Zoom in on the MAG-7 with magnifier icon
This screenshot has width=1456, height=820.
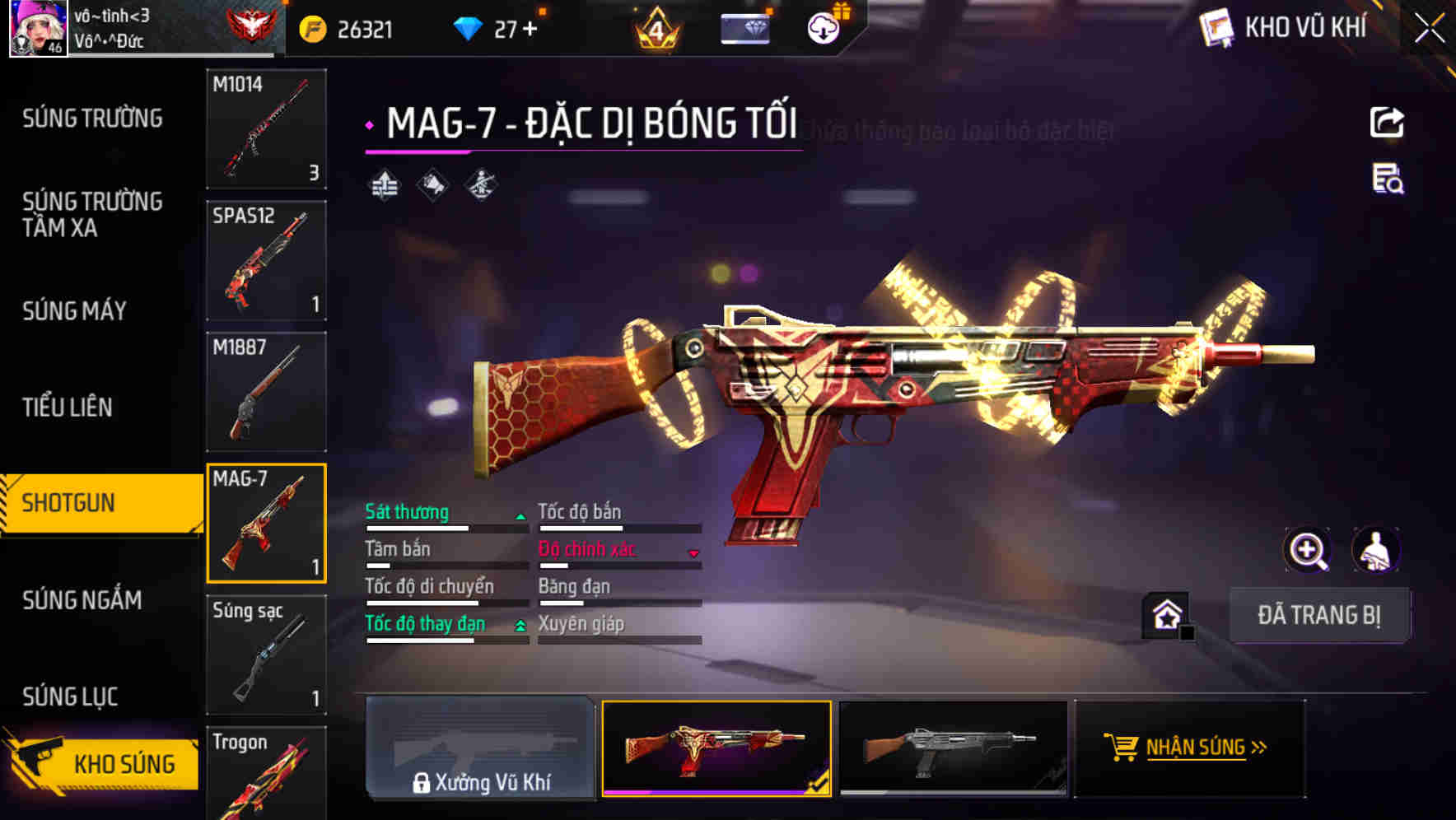point(1308,550)
